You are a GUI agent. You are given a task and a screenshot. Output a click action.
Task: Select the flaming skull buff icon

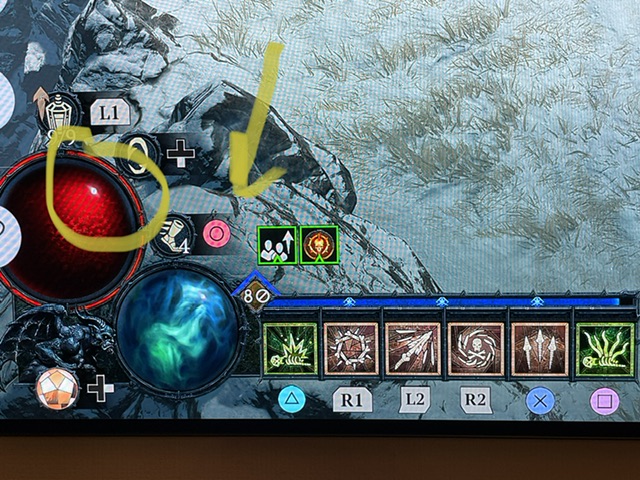click(x=319, y=245)
